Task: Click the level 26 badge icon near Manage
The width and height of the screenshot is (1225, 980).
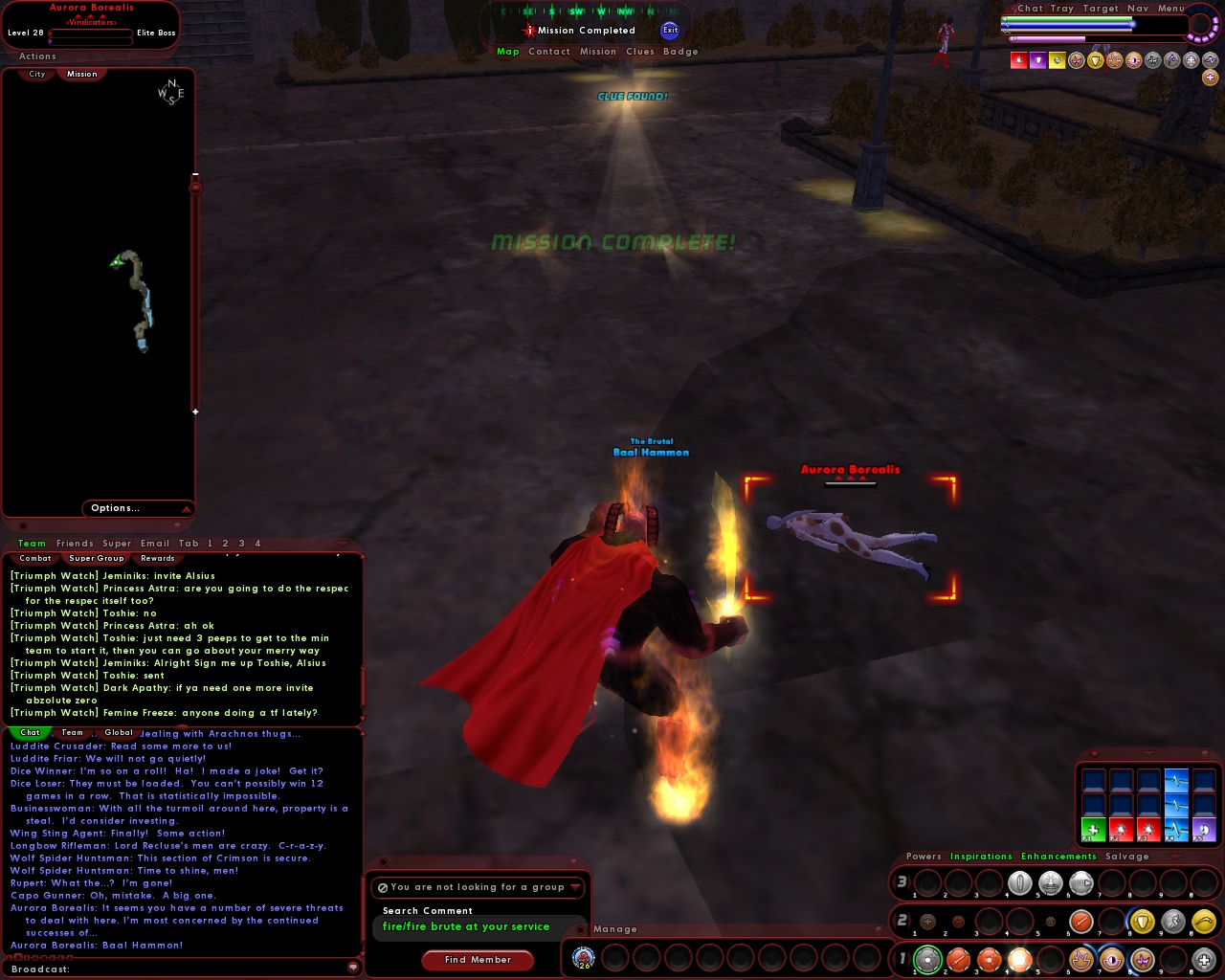Action: (584, 955)
